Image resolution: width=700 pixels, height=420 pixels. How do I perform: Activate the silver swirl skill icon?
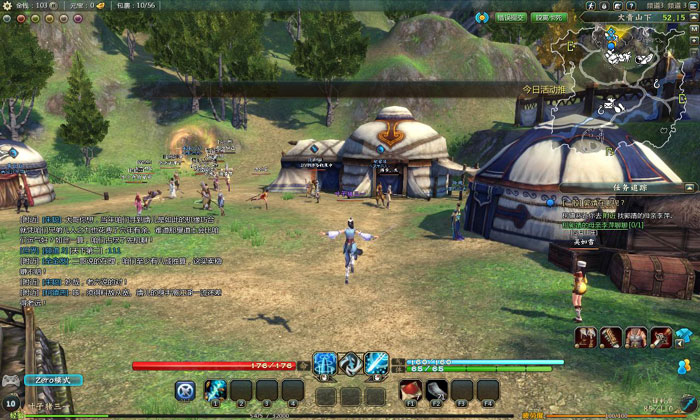350,364
